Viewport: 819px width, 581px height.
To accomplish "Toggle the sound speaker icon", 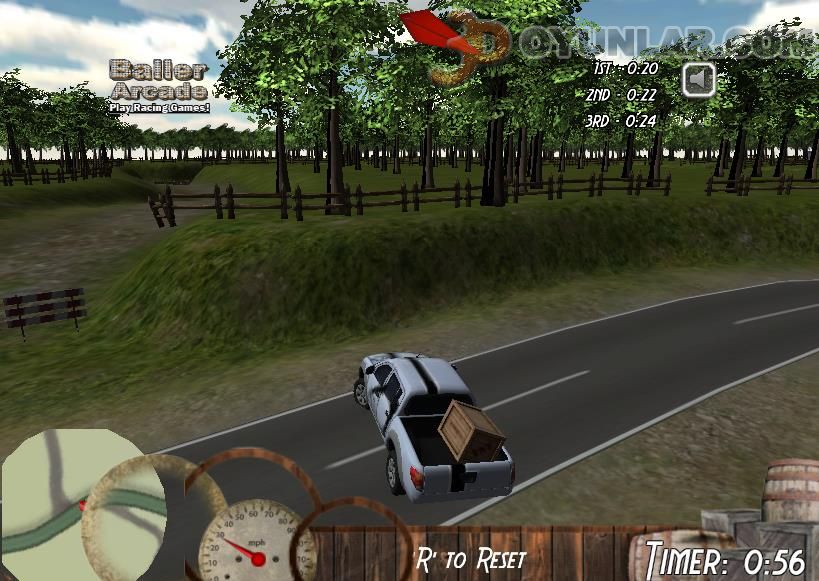I will point(700,79).
